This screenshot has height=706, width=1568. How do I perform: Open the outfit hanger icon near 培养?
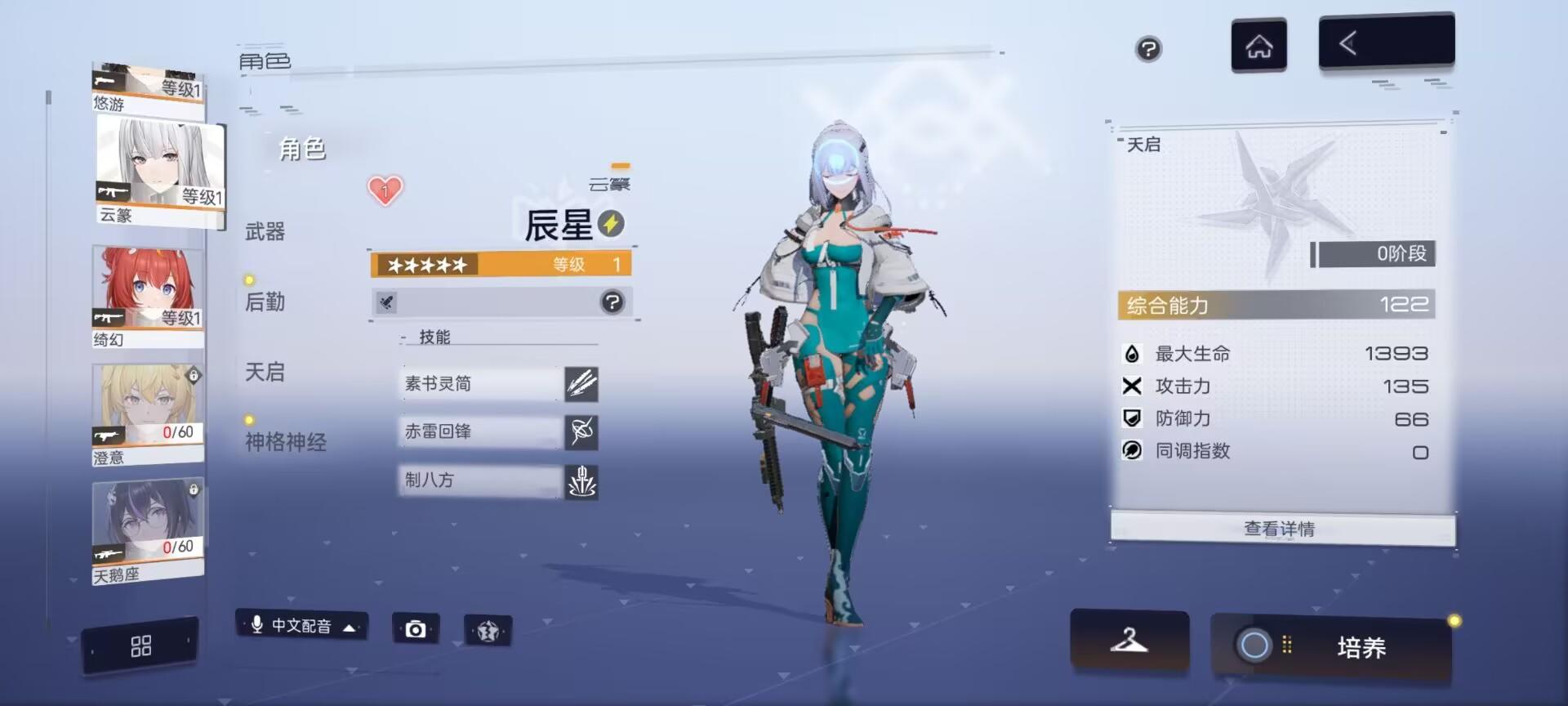coord(1129,642)
